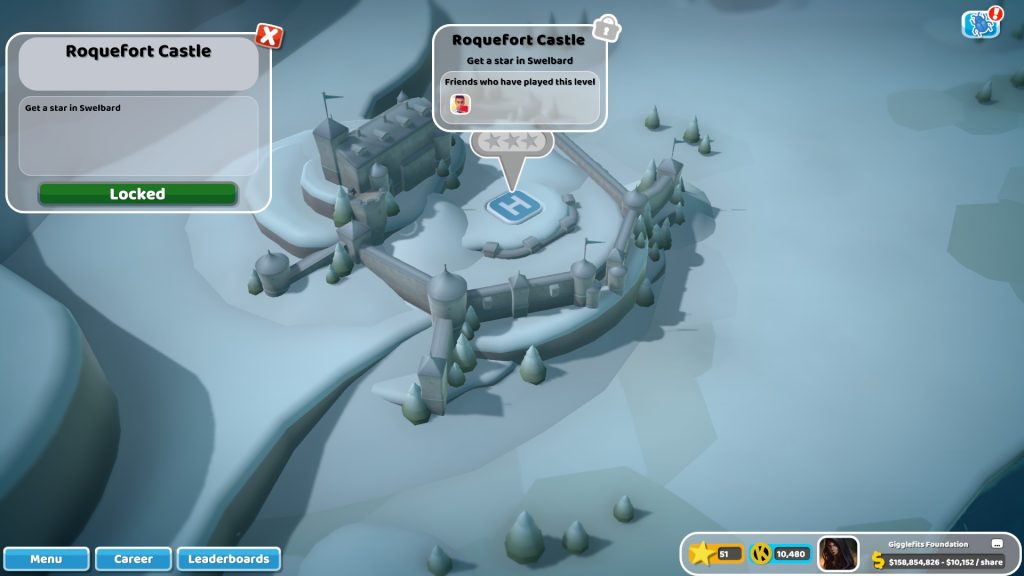Click the green Locked button
This screenshot has height=576, width=1024.
point(138,194)
